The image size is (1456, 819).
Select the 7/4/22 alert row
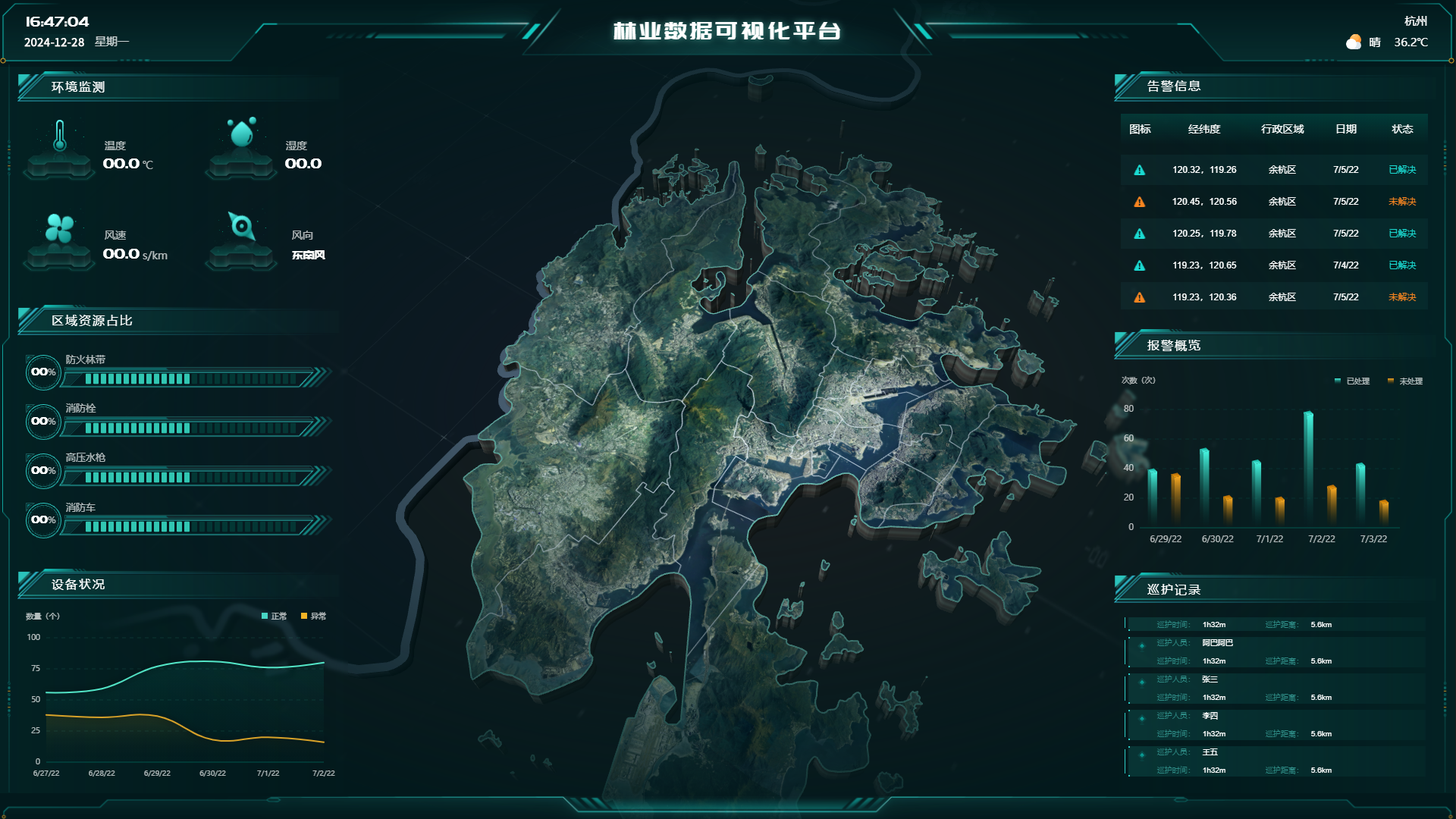[1274, 265]
